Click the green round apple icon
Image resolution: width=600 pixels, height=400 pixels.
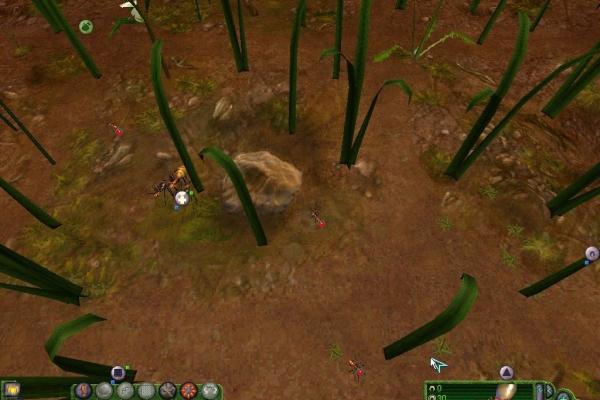[86, 26]
